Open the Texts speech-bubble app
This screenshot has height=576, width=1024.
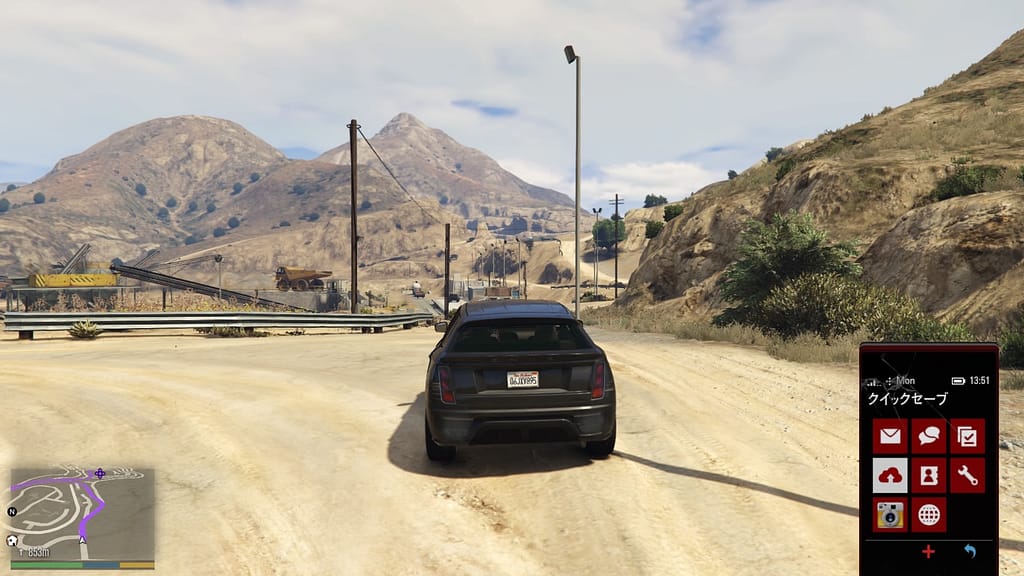click(x=929, y=436)
